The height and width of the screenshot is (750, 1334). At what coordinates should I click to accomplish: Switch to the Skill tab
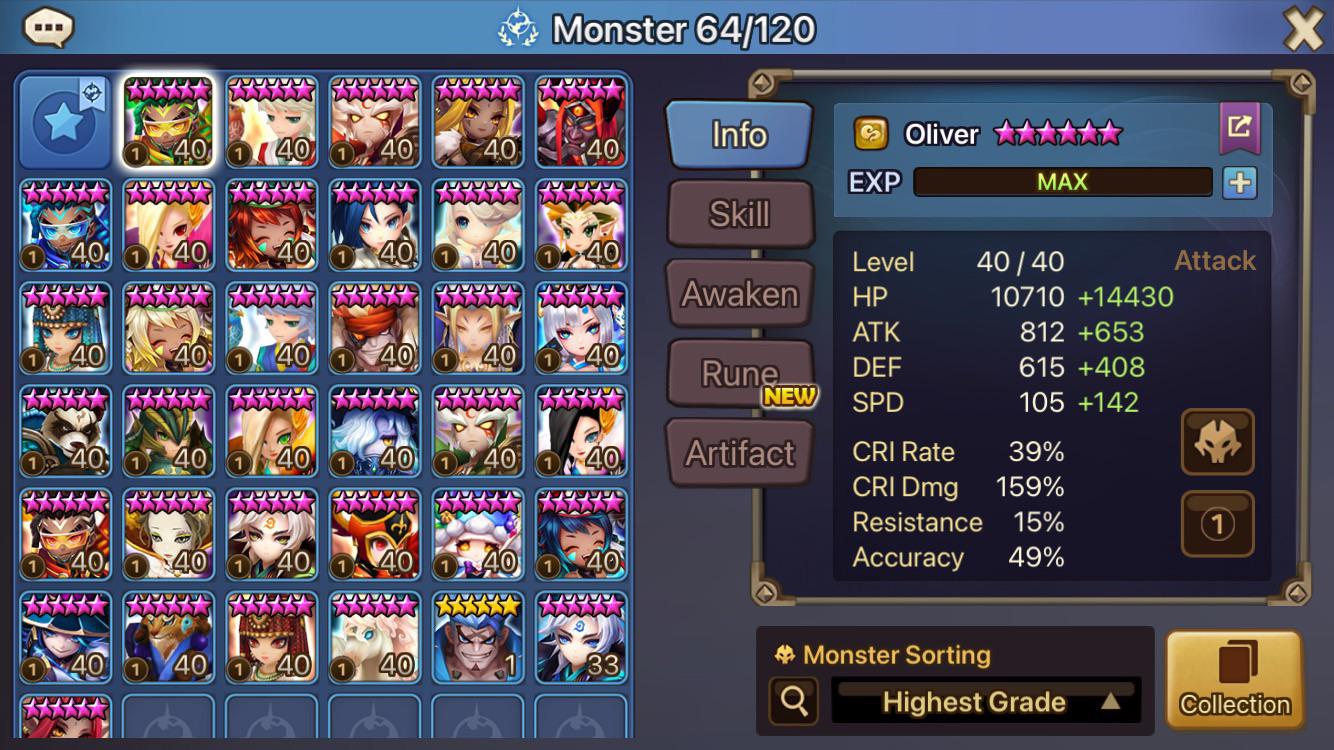point(740,214)
